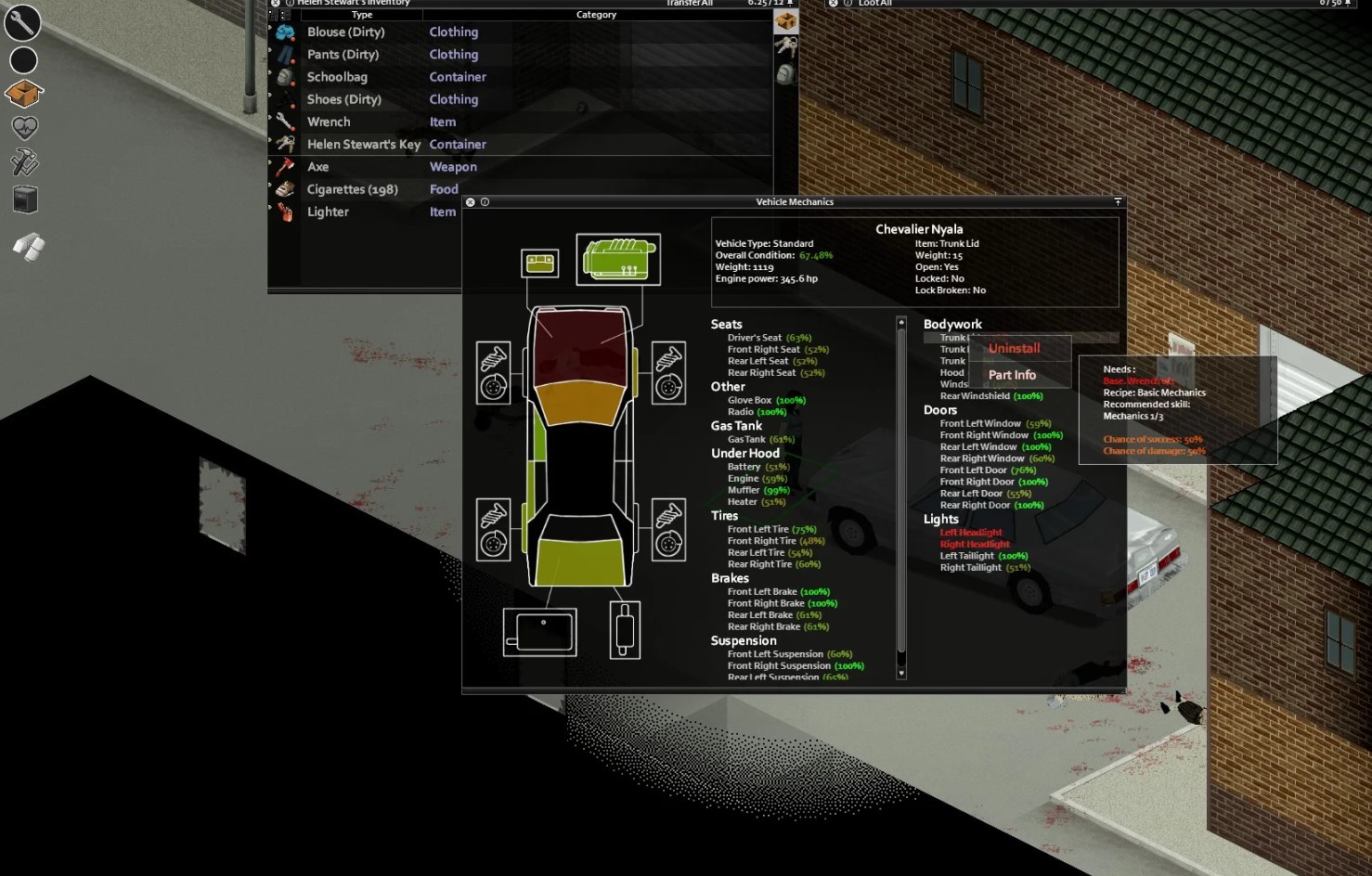
Task: Select the equipped wrench slot icon
Action: [x=23, y=22]
